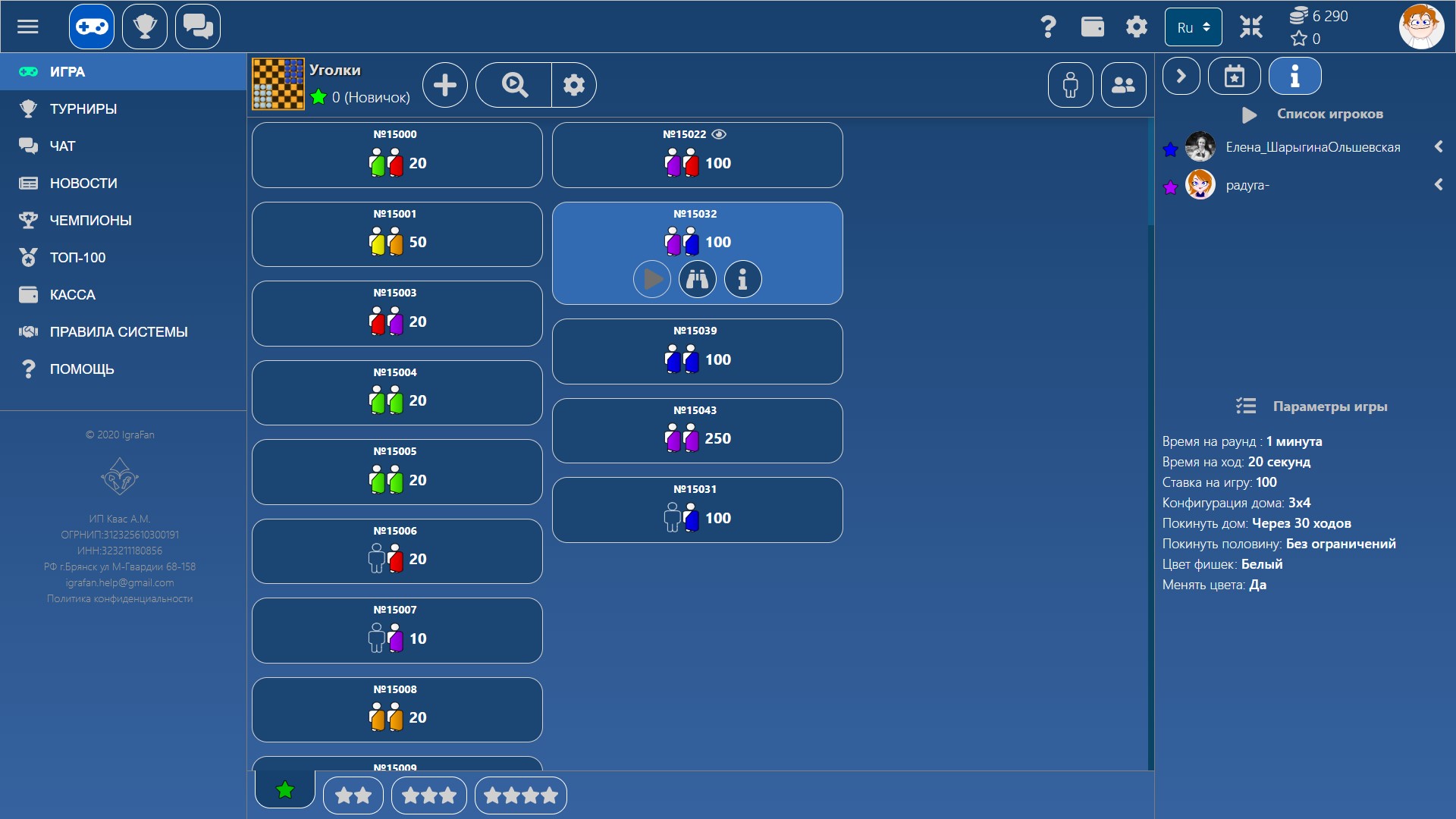Click the robot icon to play versus computer
The width and height of the screenshot is (1456, 819).
1070,84
